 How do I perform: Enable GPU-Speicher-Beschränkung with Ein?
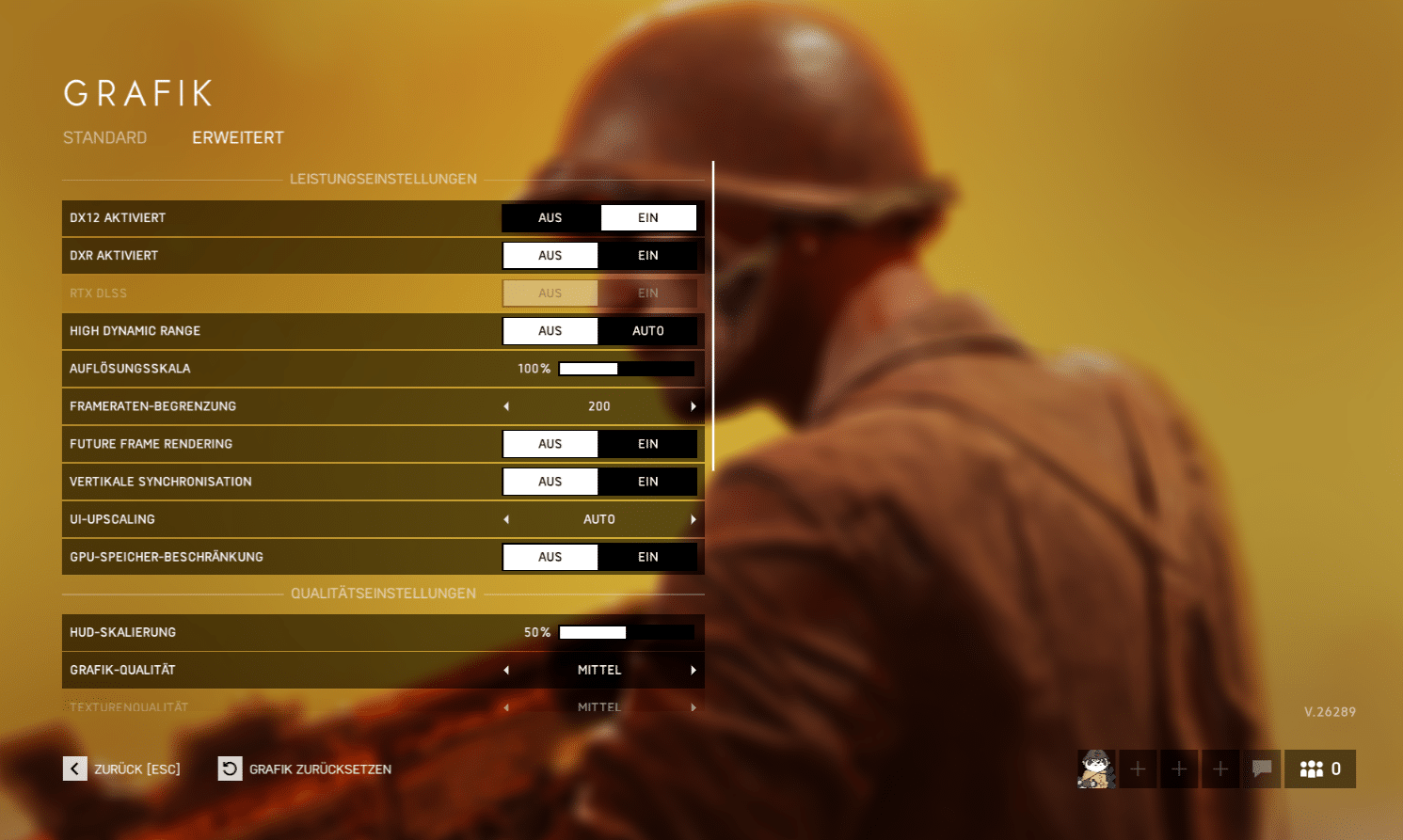point(648,557)
